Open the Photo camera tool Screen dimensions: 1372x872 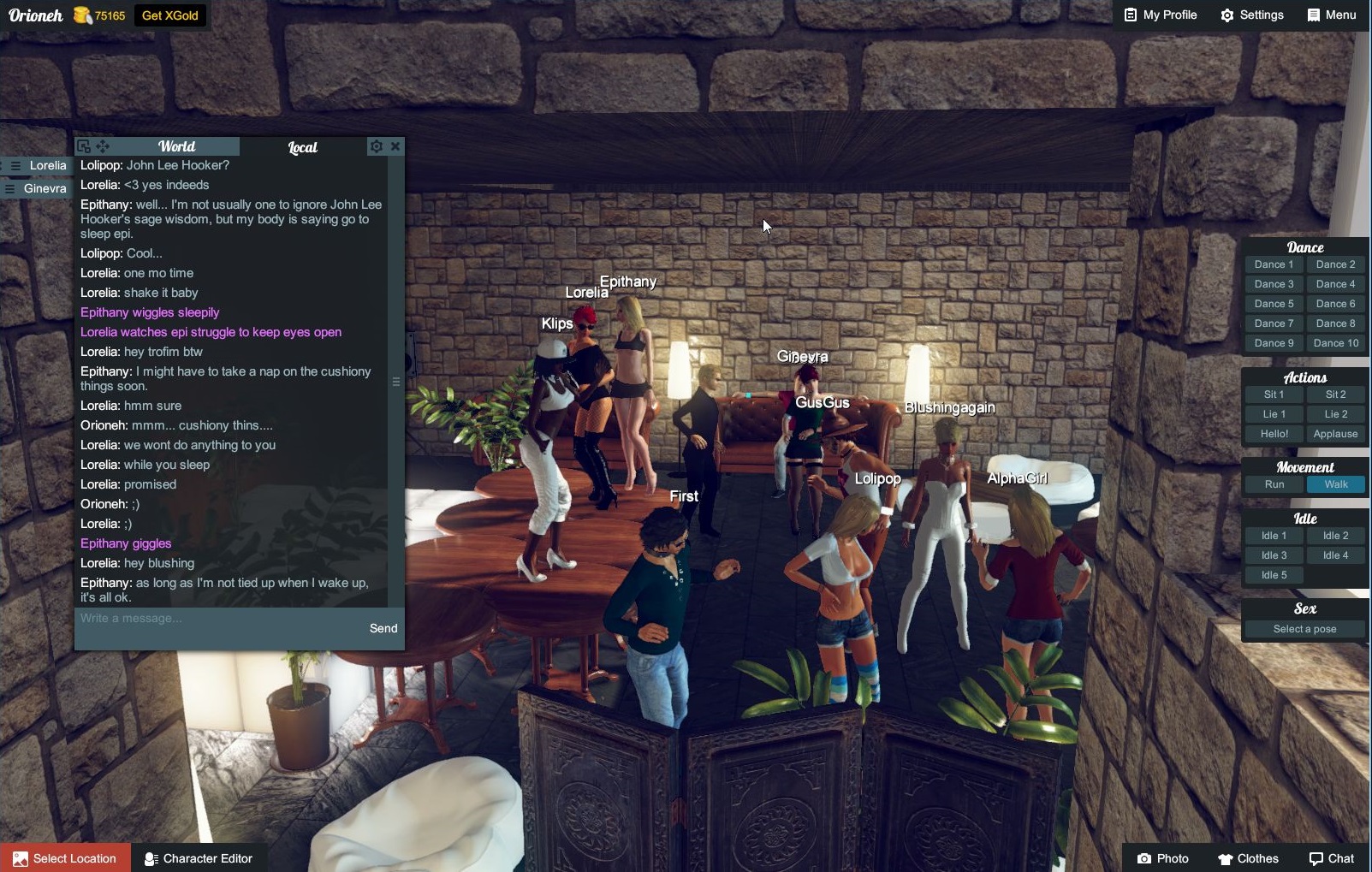point(1164,858)
